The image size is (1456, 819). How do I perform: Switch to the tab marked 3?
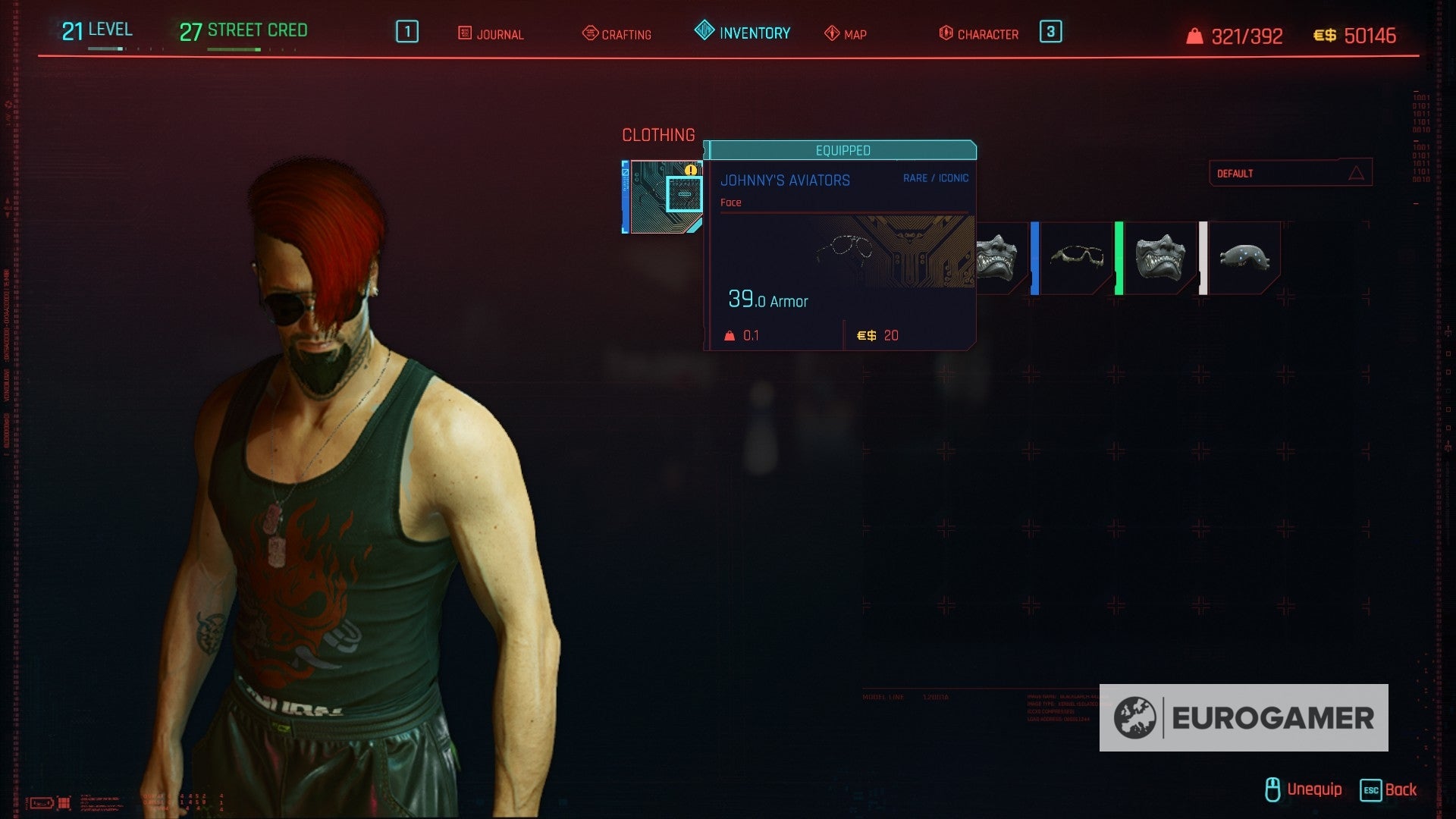point(1050,32)
